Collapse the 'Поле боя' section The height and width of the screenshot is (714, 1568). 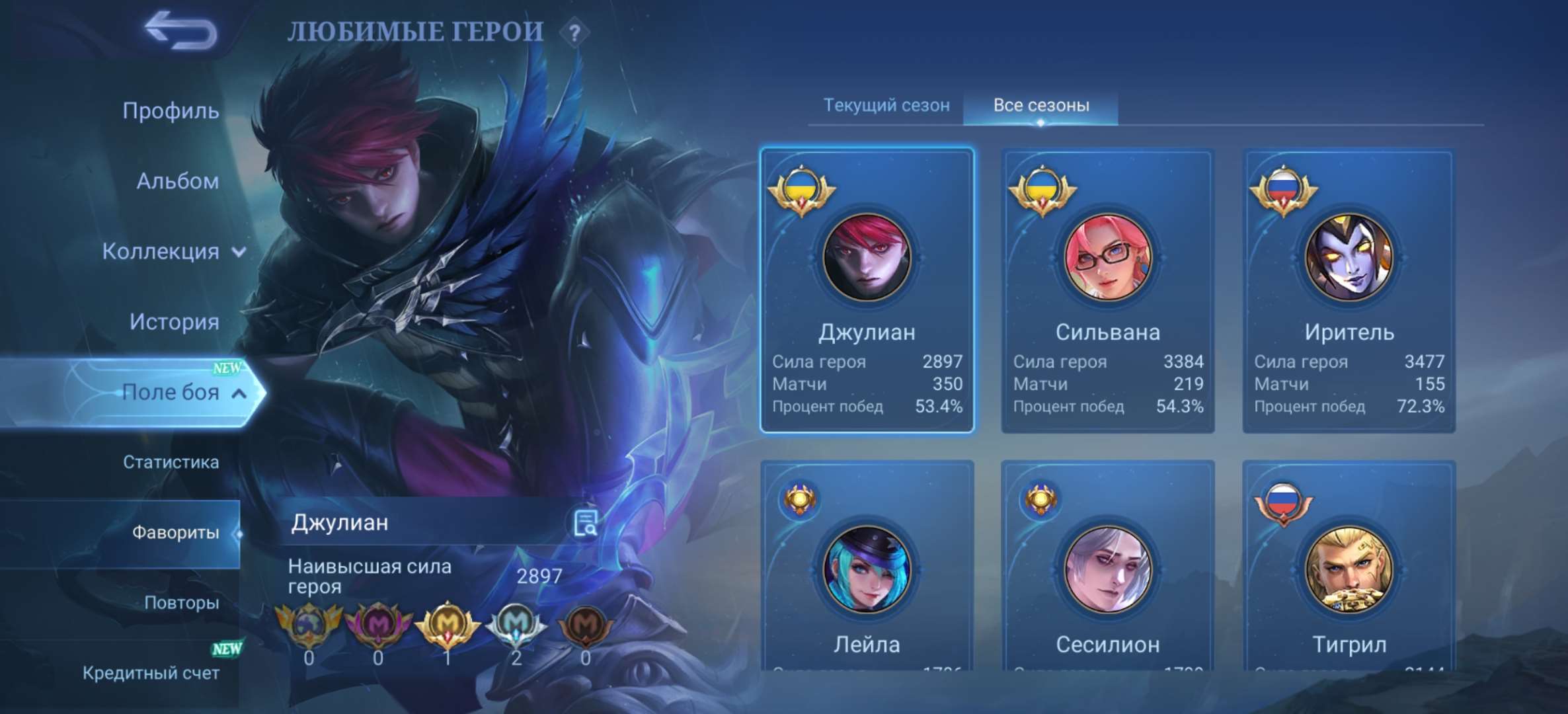[x=173, y=391]
